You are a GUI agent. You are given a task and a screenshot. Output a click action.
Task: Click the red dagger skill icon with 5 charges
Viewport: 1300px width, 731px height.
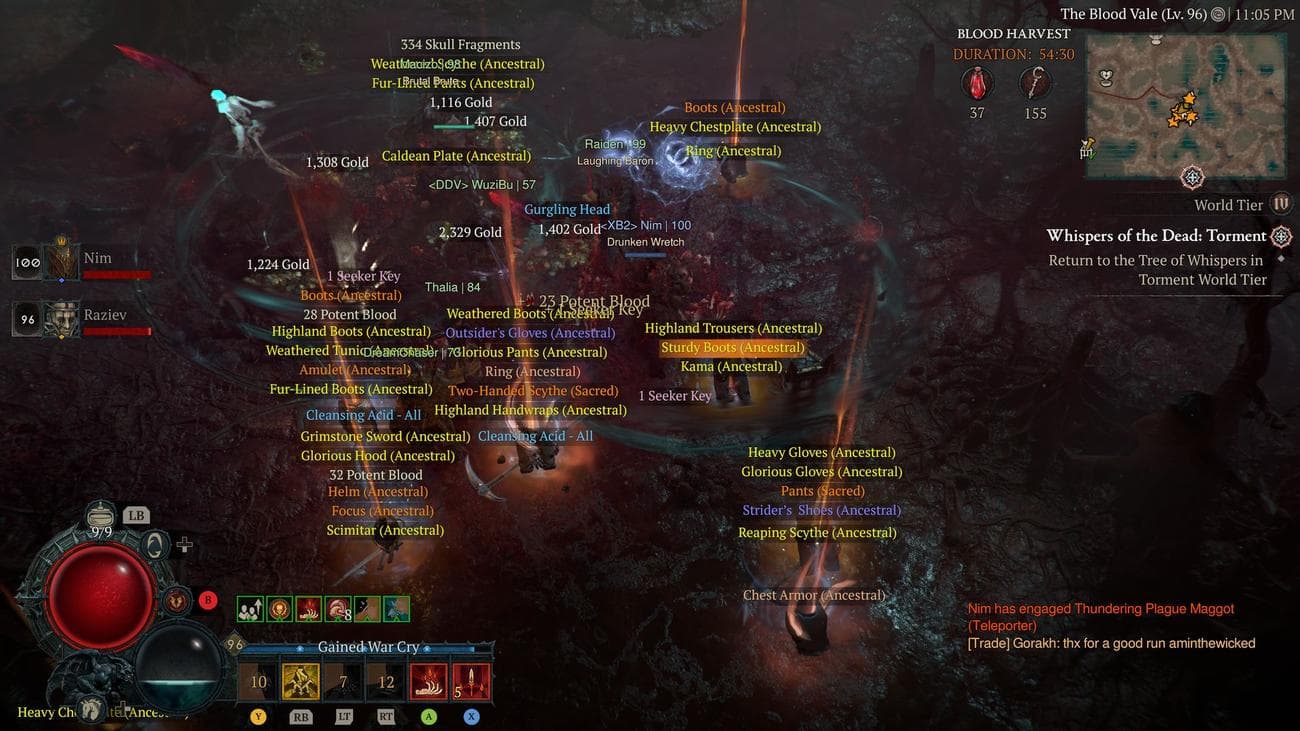[x=471, y=681]
